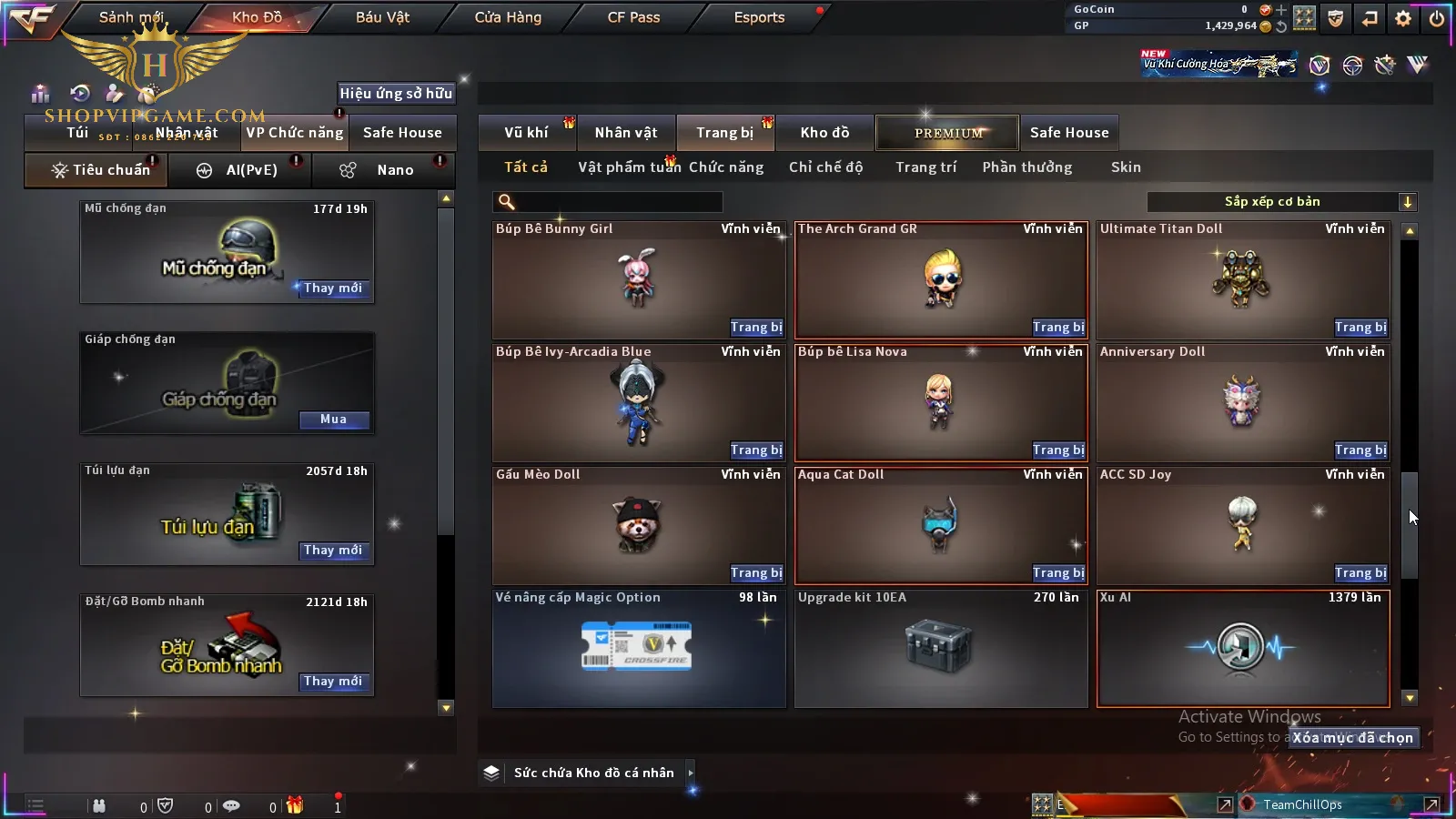Switch to the AI(PvE) loadout tab
1456x819 pixels.
pos(250,170)
